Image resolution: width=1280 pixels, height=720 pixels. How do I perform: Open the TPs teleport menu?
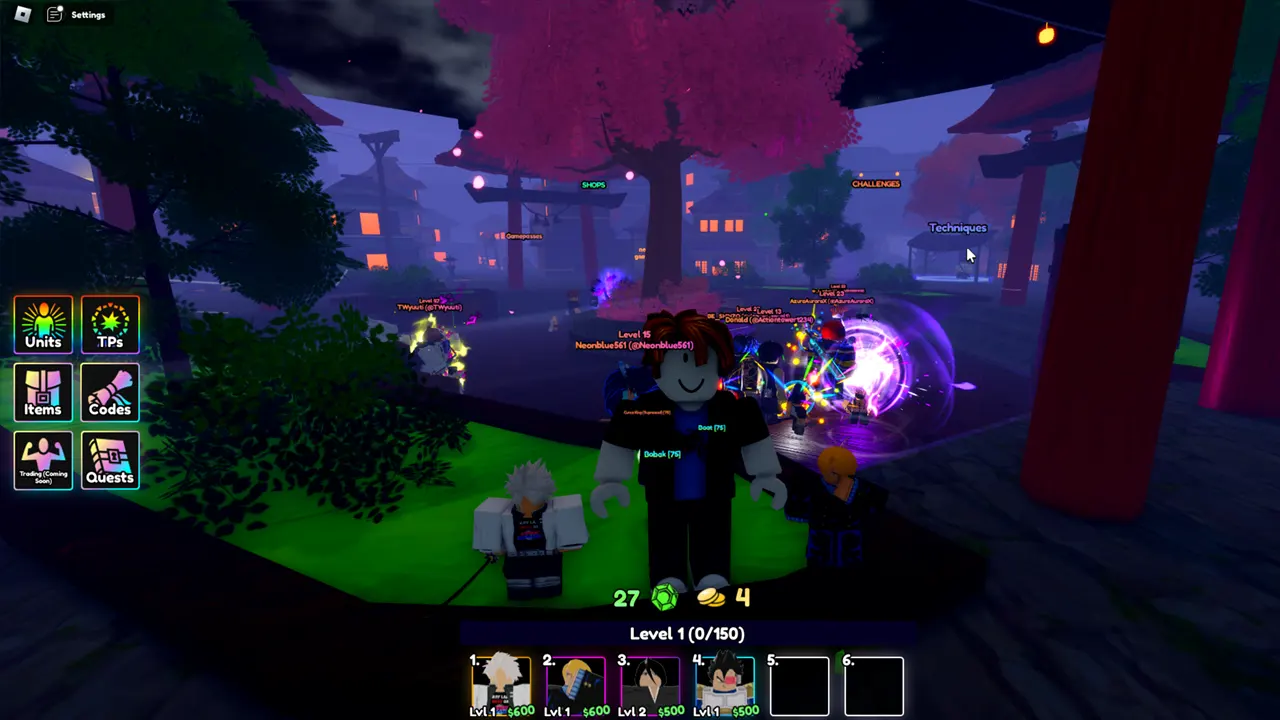[110, 324]
